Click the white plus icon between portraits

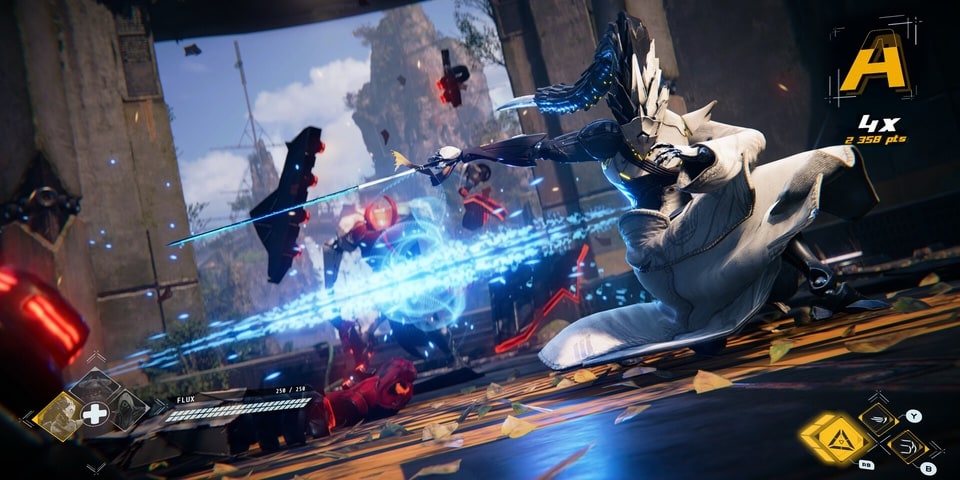(x=94, y=414)
